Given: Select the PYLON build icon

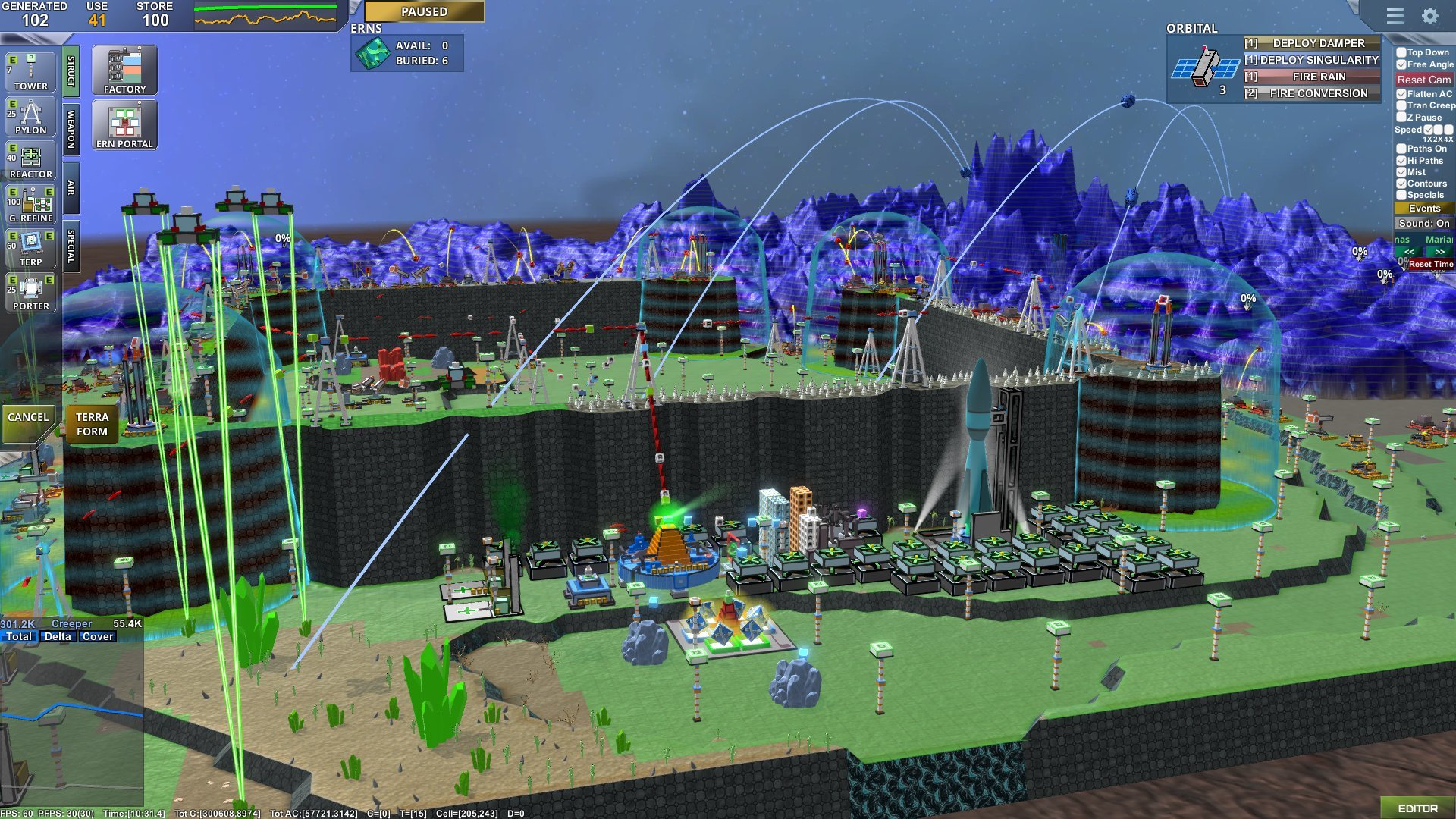Looking at the screenshot, I should 30,116.
